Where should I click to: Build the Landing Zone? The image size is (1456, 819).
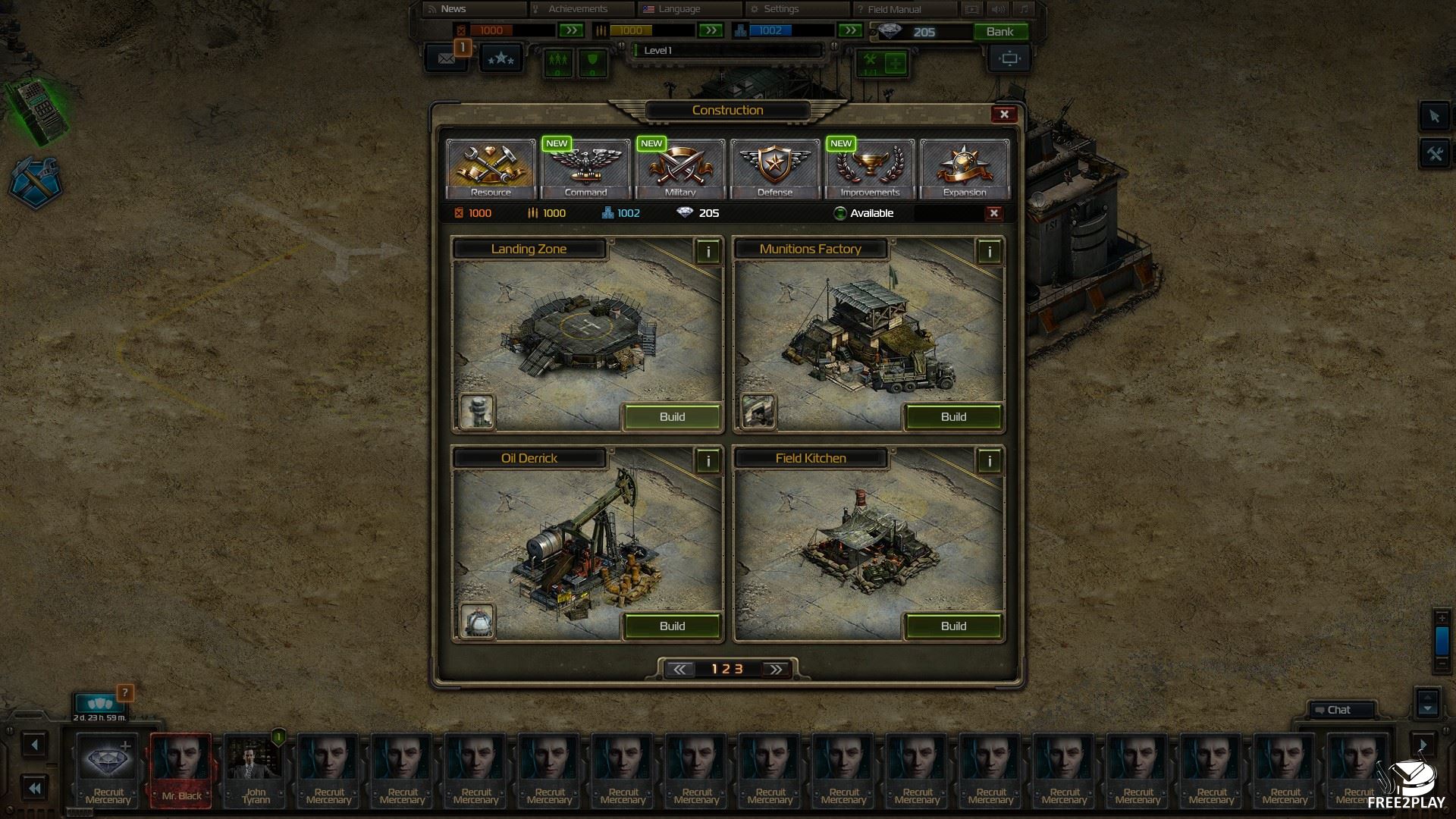click(x=672, y=417)
